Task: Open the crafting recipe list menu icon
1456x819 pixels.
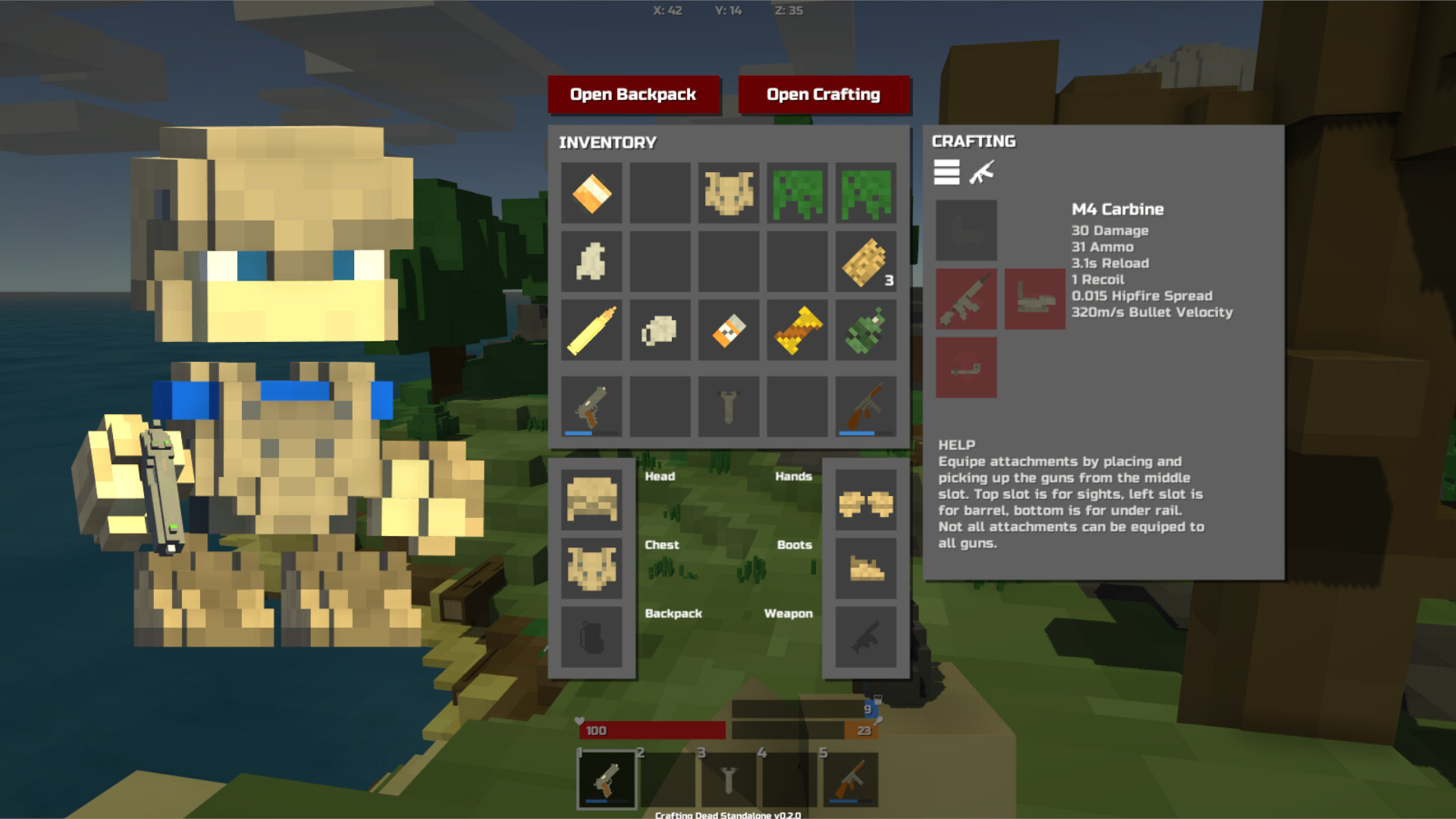Action: 946,173
